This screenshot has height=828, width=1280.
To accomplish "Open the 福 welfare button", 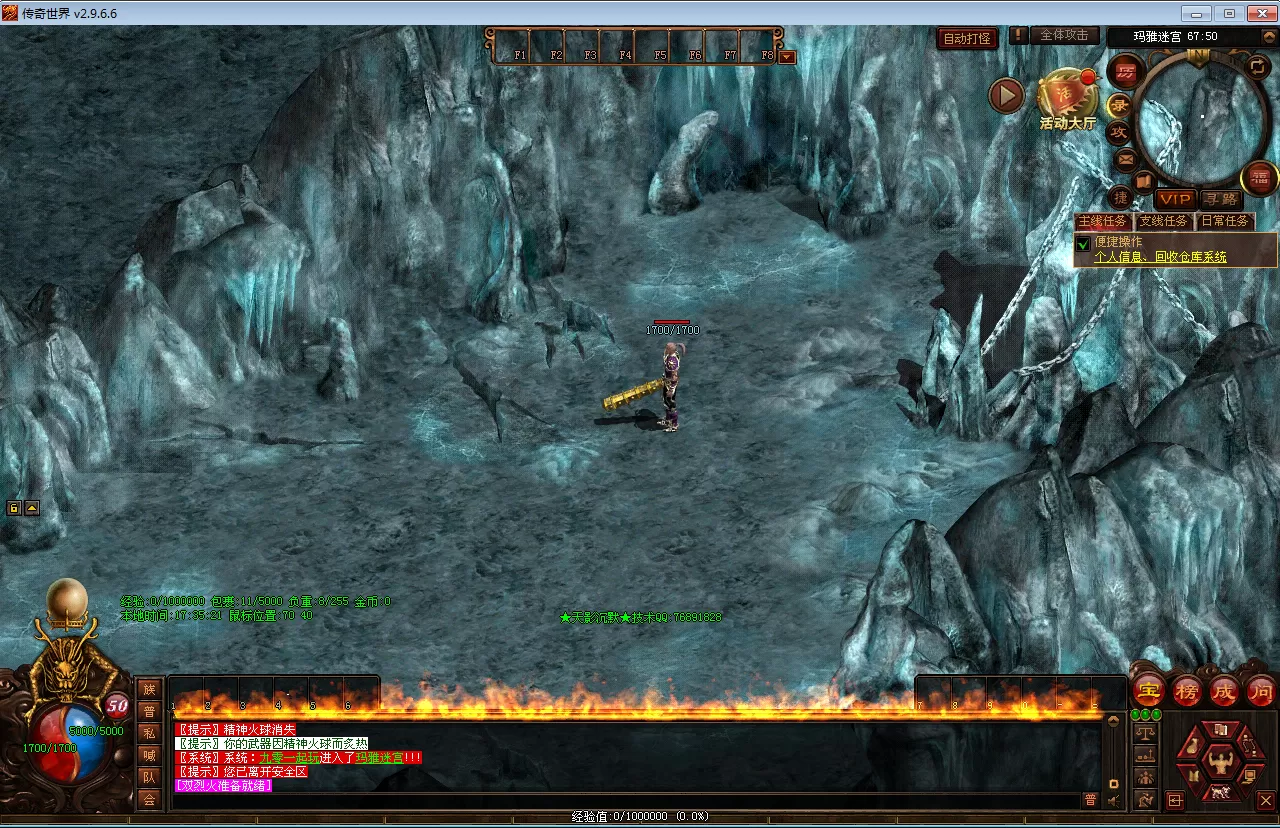I will [x=1259, y=178].
